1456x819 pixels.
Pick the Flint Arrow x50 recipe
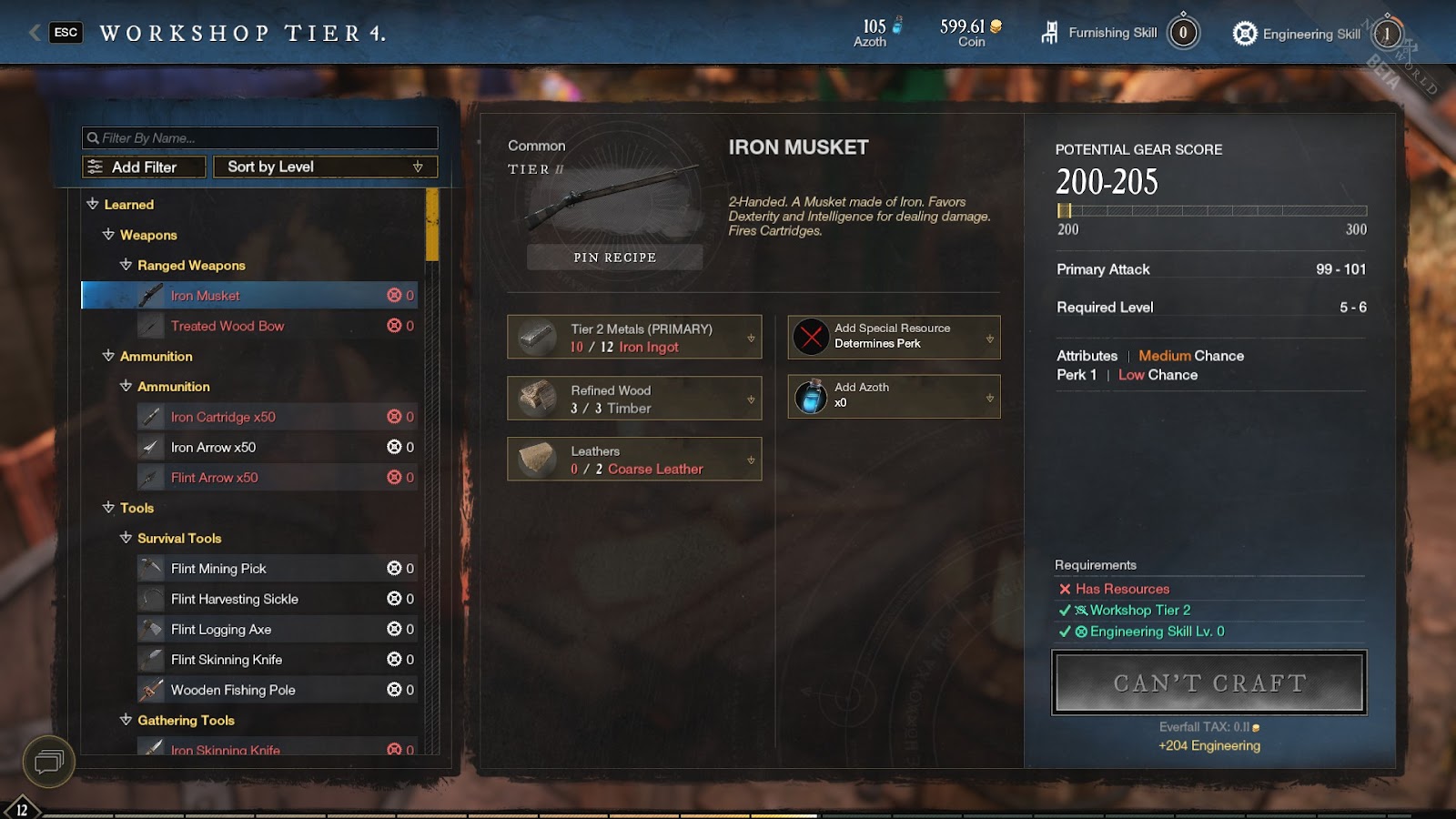pos(214,478)
